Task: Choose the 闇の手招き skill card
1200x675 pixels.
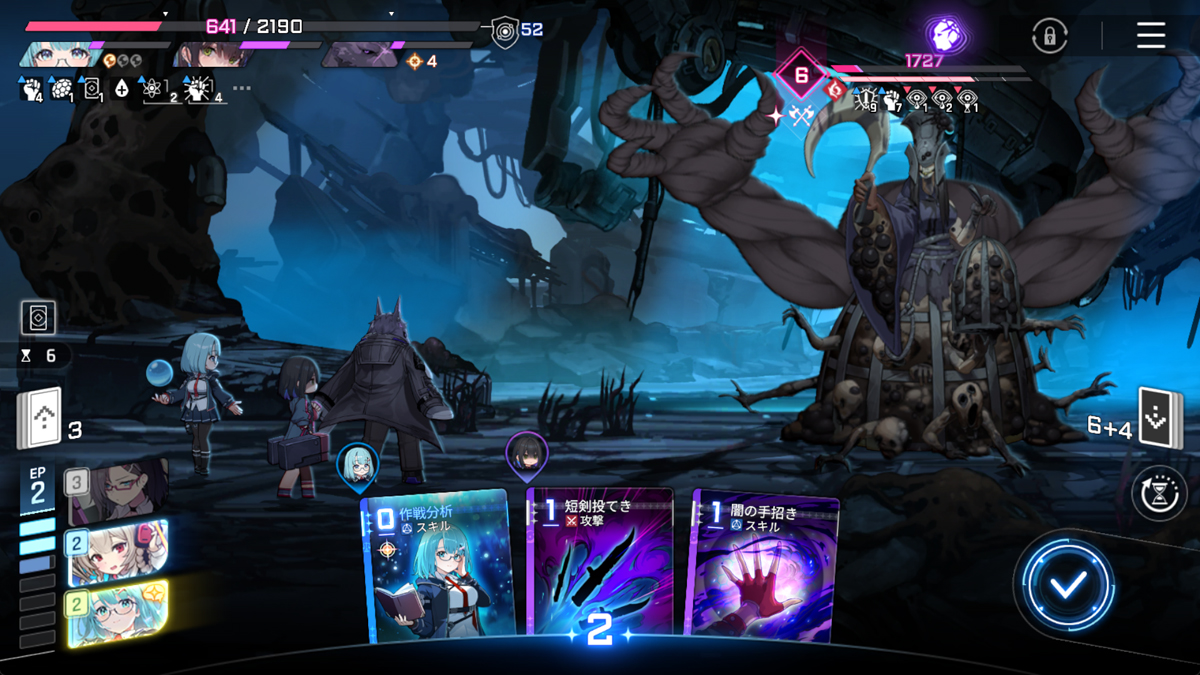Action: click(x=762, y=565)
